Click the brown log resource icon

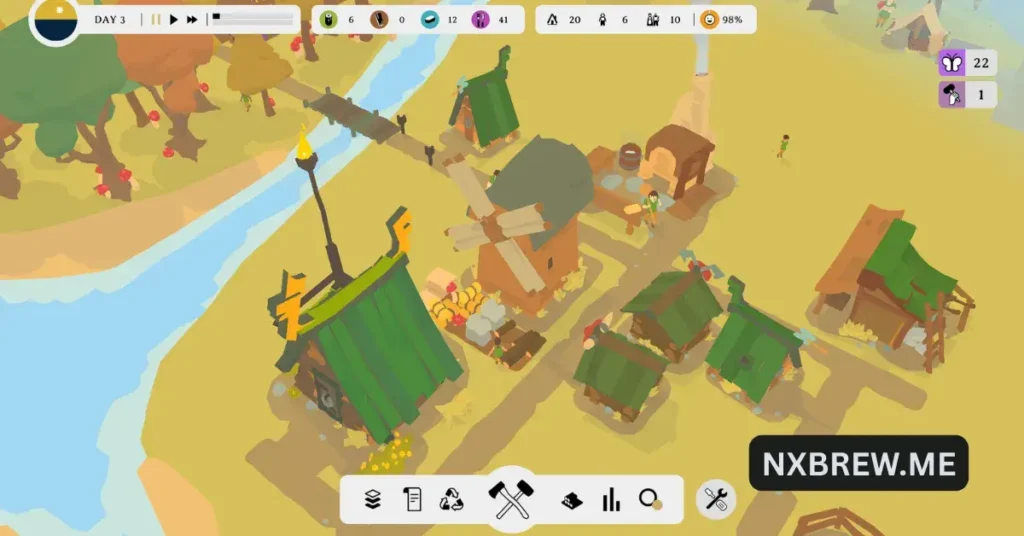[379, 19]
